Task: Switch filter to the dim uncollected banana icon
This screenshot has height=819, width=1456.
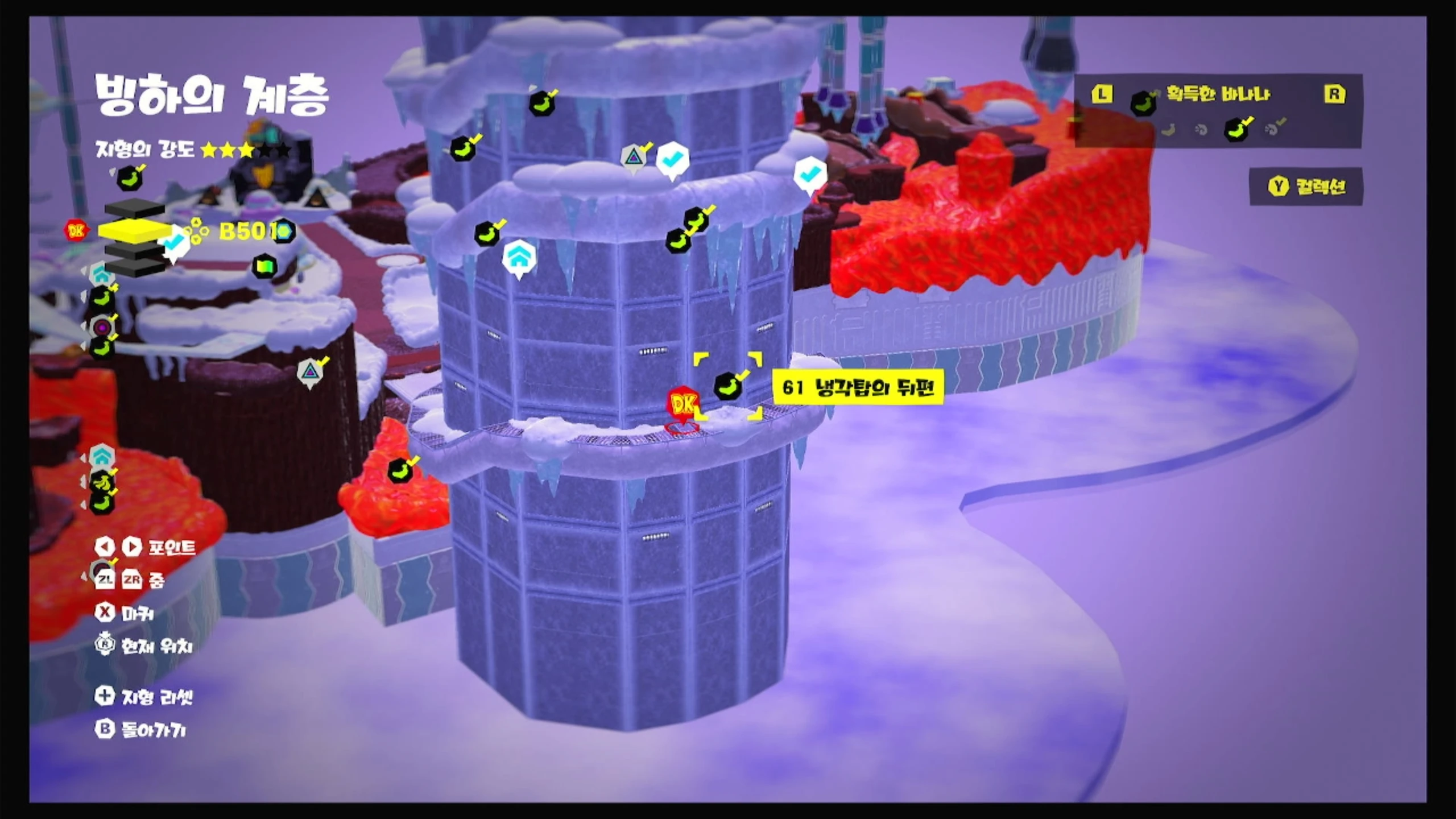Action: pyautogui.click(x=1168, y=130)
